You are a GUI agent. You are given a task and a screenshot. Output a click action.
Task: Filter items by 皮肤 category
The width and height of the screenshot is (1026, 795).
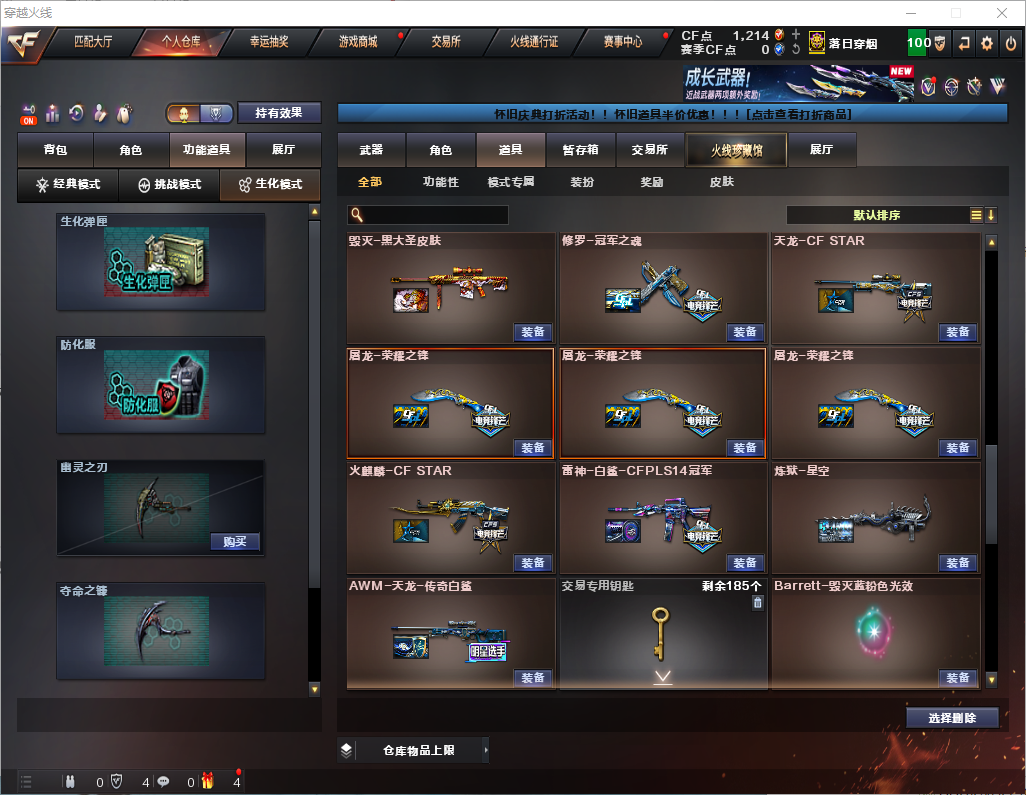pyautogui.click(x=721, y=183)
